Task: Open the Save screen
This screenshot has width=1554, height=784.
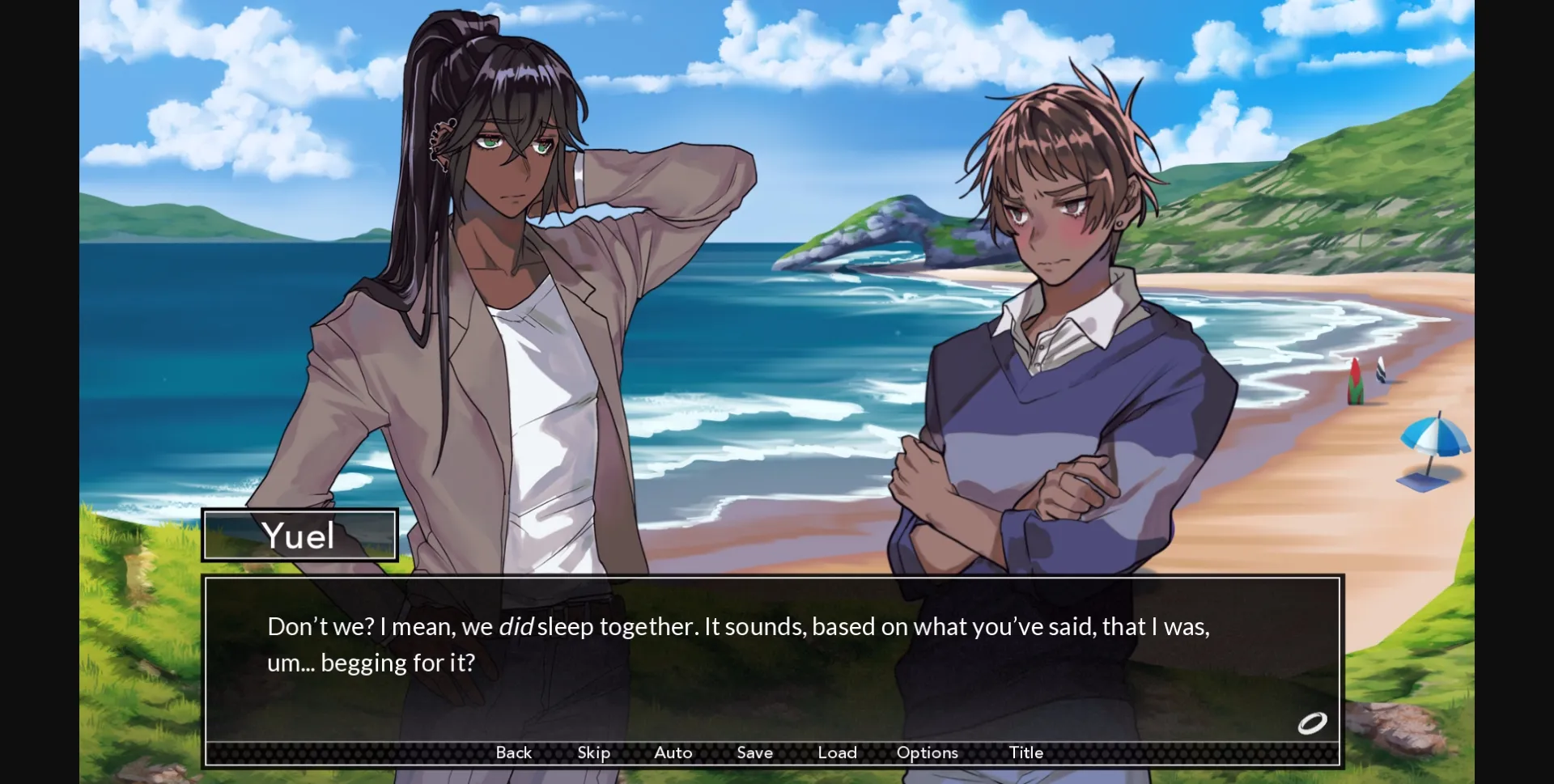Action: click(x=754, y=752)
